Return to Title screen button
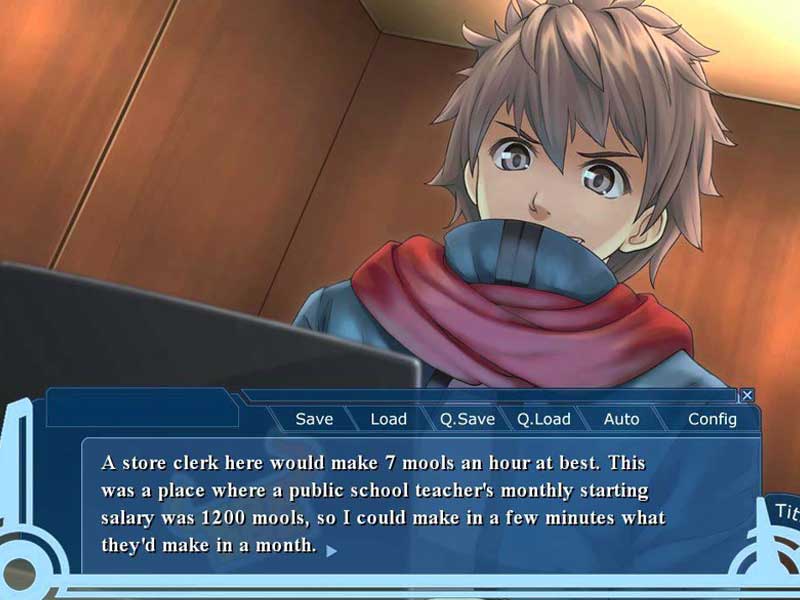This screenshot has height=600, width=800. pyautogui.click(x=785, y=512)
